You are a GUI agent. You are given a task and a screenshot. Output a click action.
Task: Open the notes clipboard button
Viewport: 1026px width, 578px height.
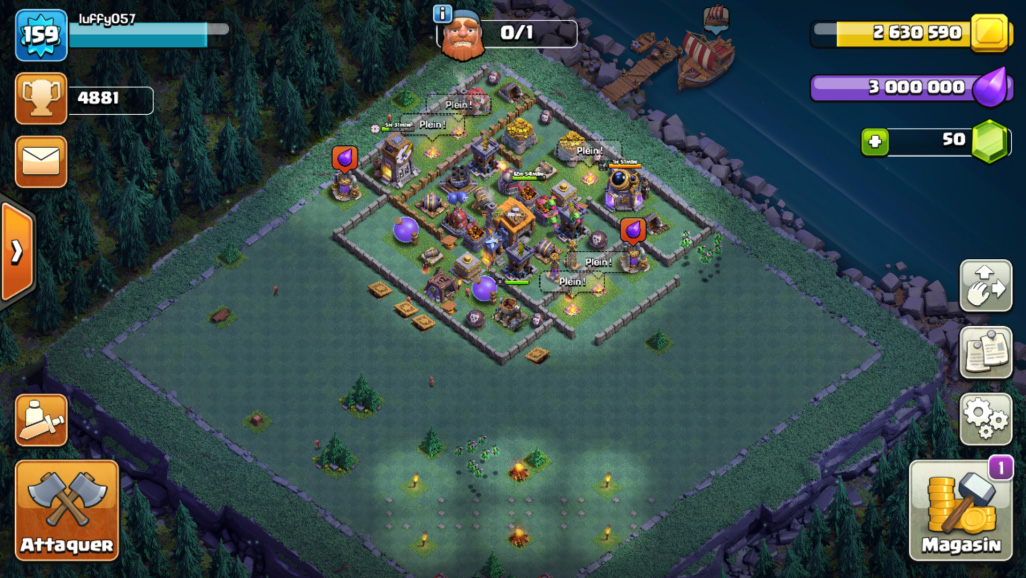[x=985, y=352]
